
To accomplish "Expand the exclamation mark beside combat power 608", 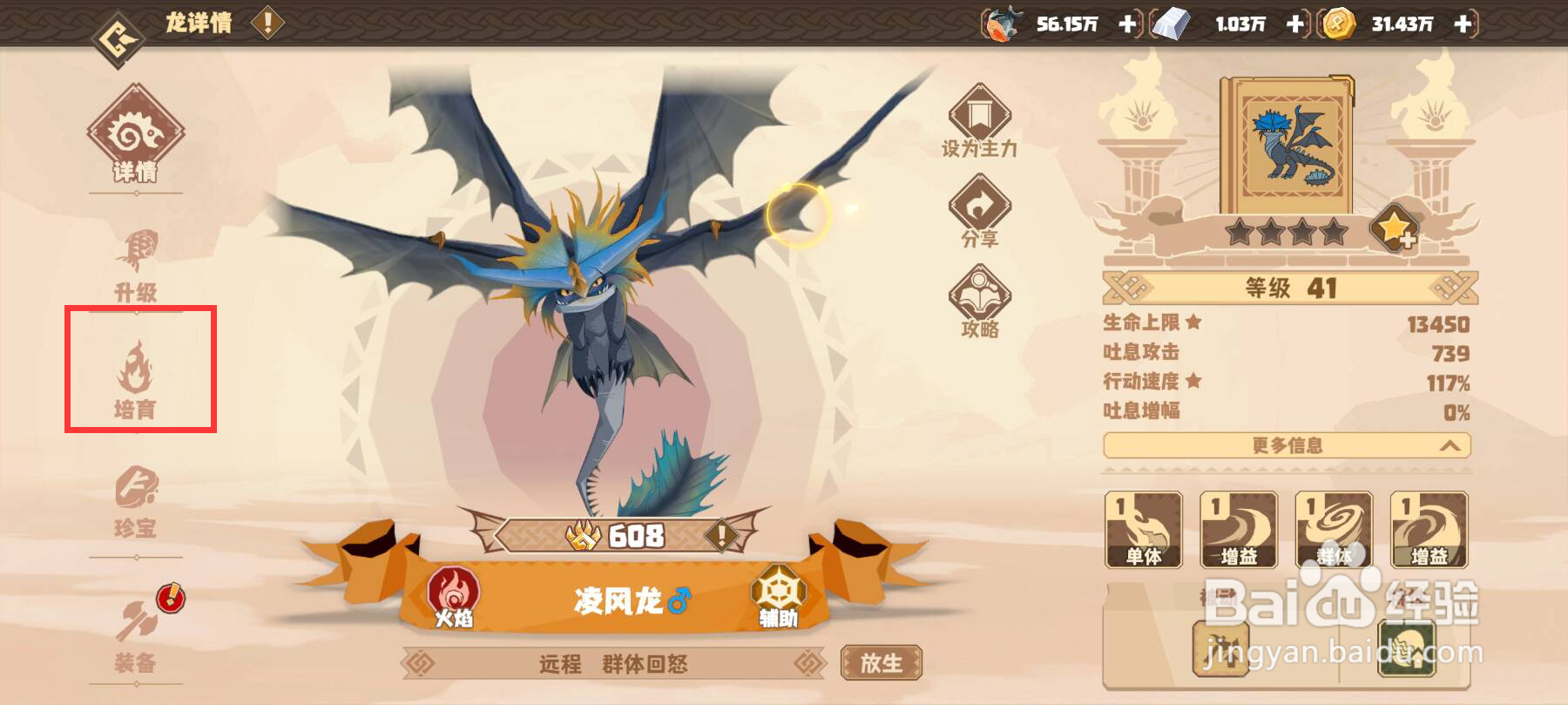I will coord(720,536).
